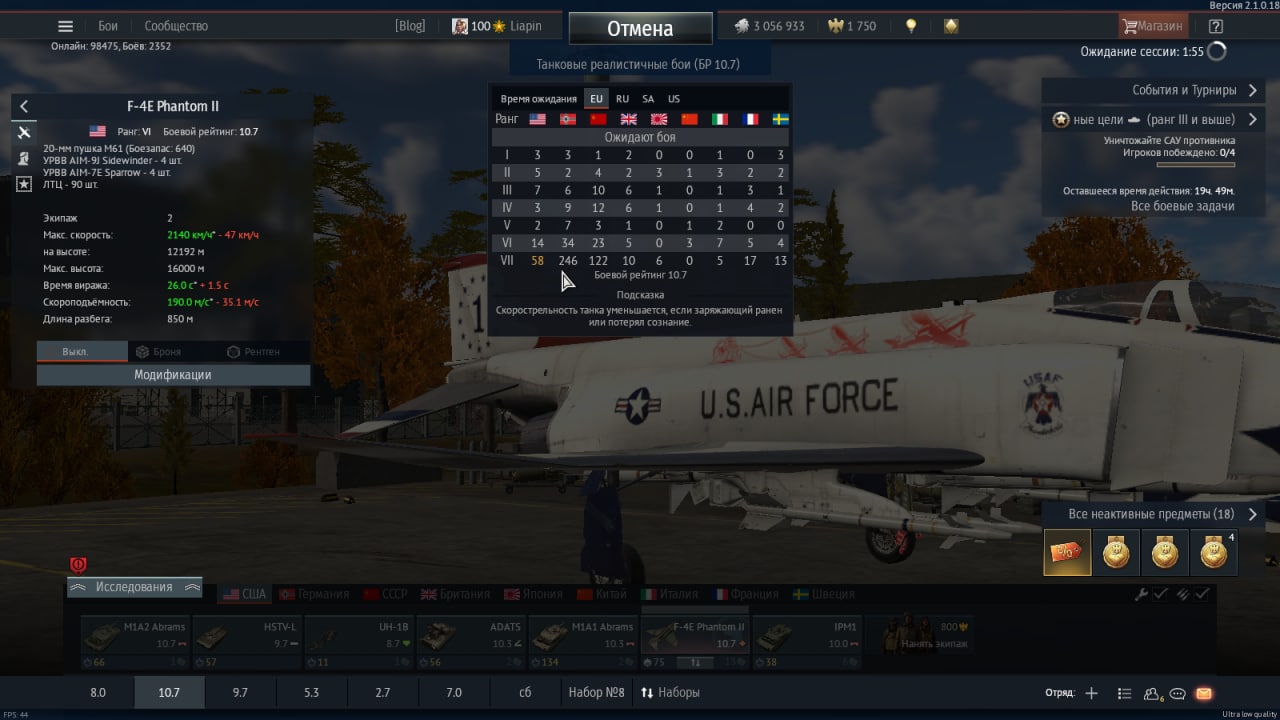Switch to the RU server tab
The height and width of the screenshot is (720, 1280).
point(622,99)
